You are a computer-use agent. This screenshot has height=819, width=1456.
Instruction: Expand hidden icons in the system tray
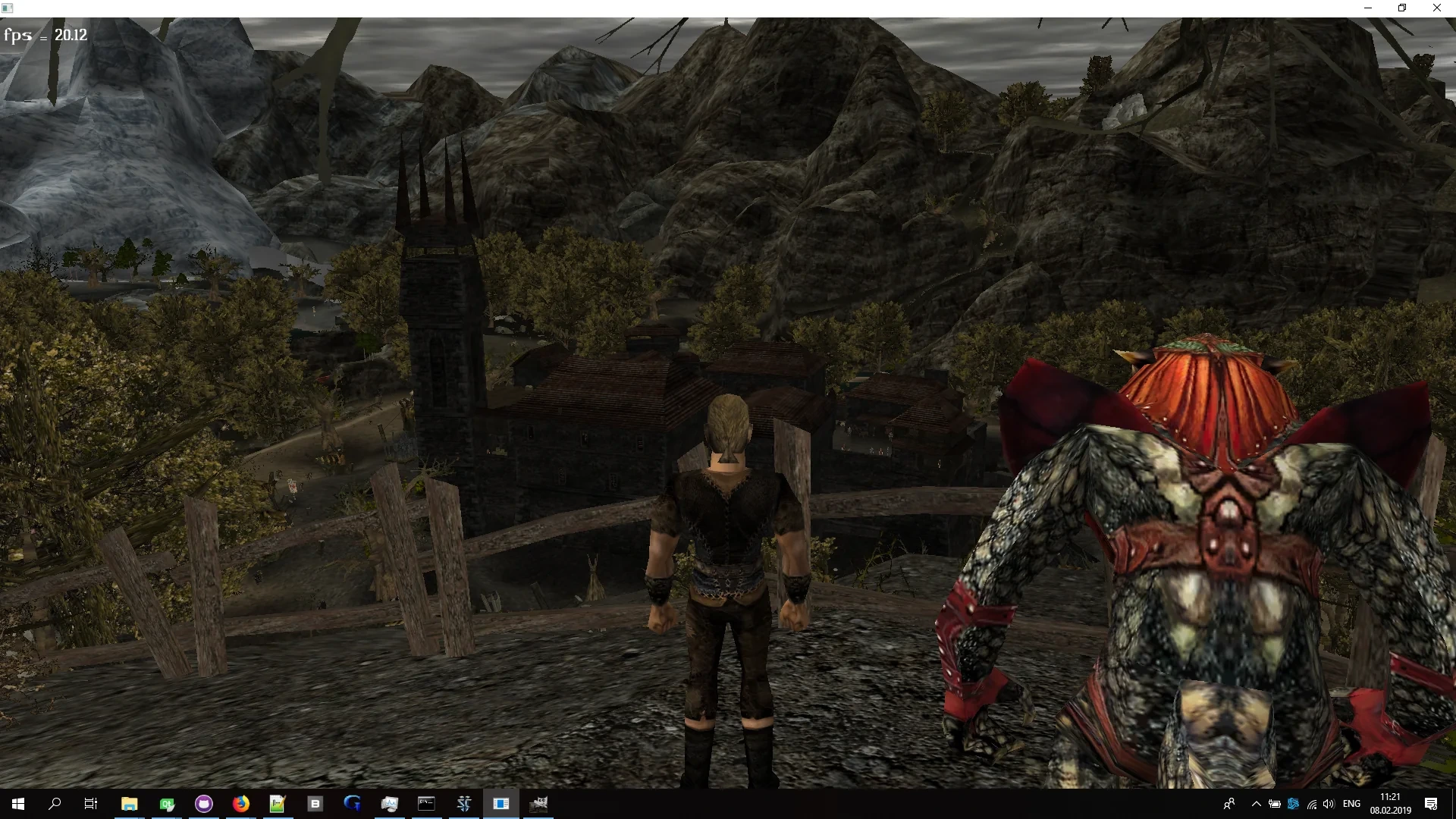[x=1256, y=804]
